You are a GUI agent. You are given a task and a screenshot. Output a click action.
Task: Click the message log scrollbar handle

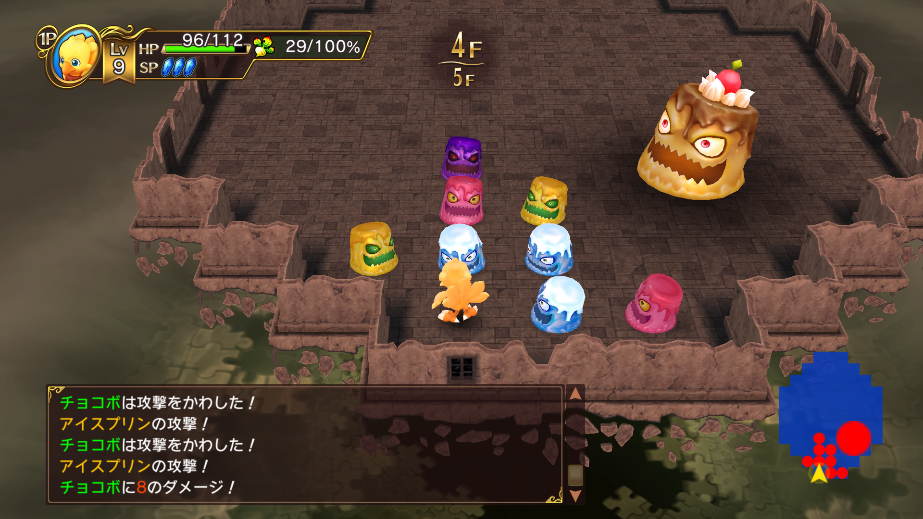click(x=575, y=474)
